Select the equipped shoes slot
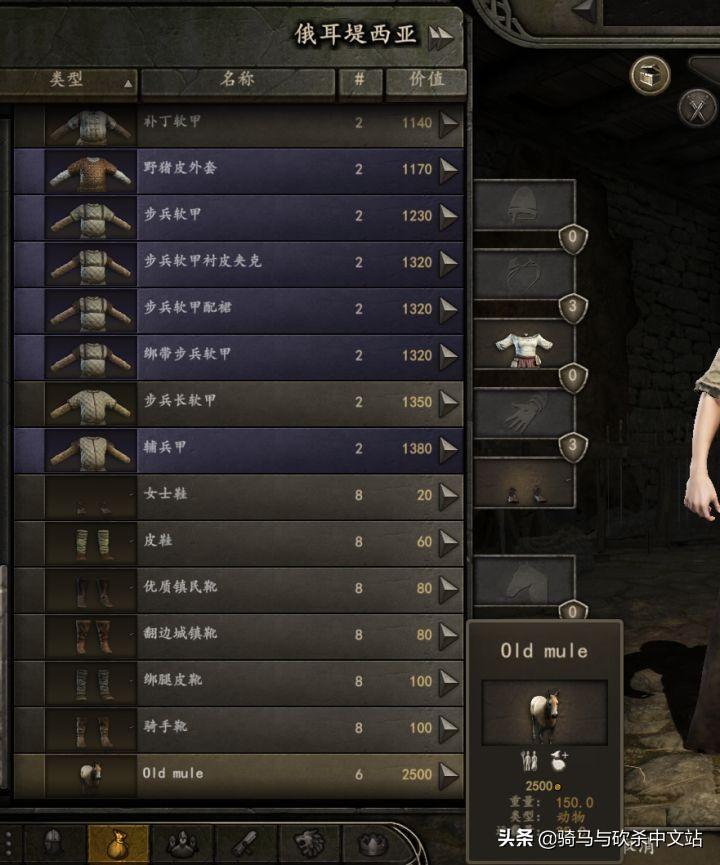This screenshot has width=720, height=865. [x=524, y=489]
